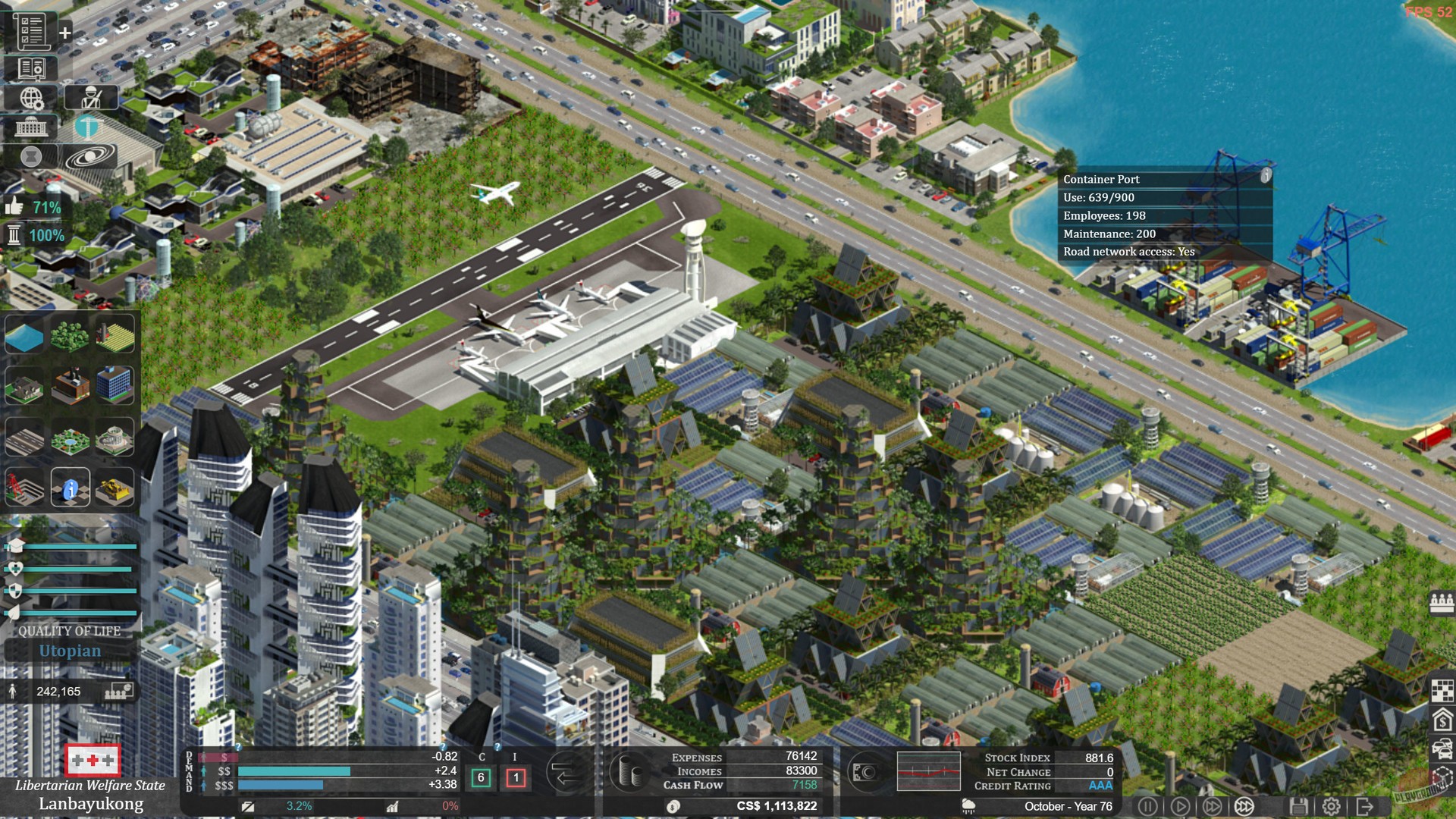
Task: Select the tree planting tool
Action: point(68,336)
